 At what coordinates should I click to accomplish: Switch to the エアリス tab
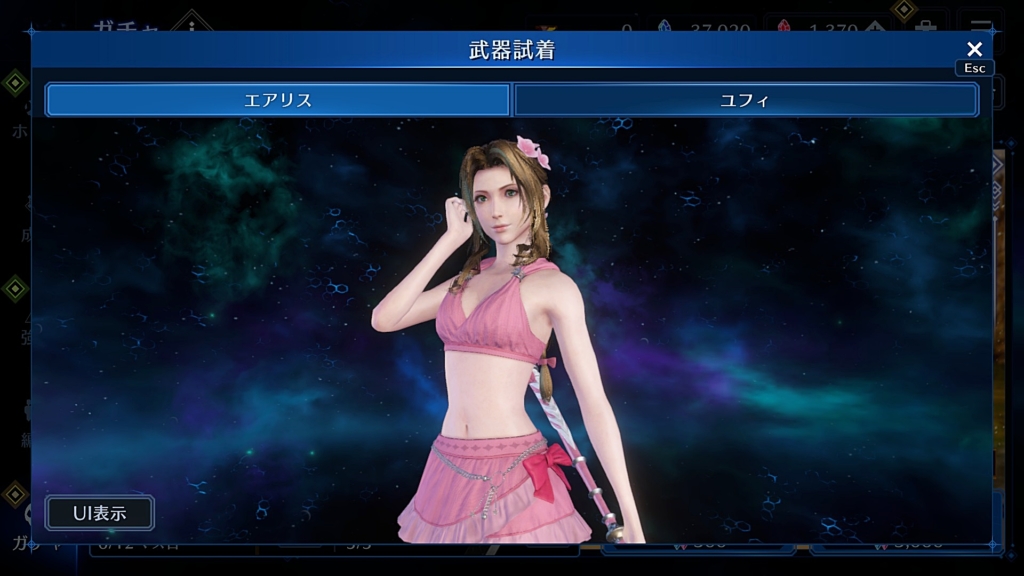click(278, 100)
